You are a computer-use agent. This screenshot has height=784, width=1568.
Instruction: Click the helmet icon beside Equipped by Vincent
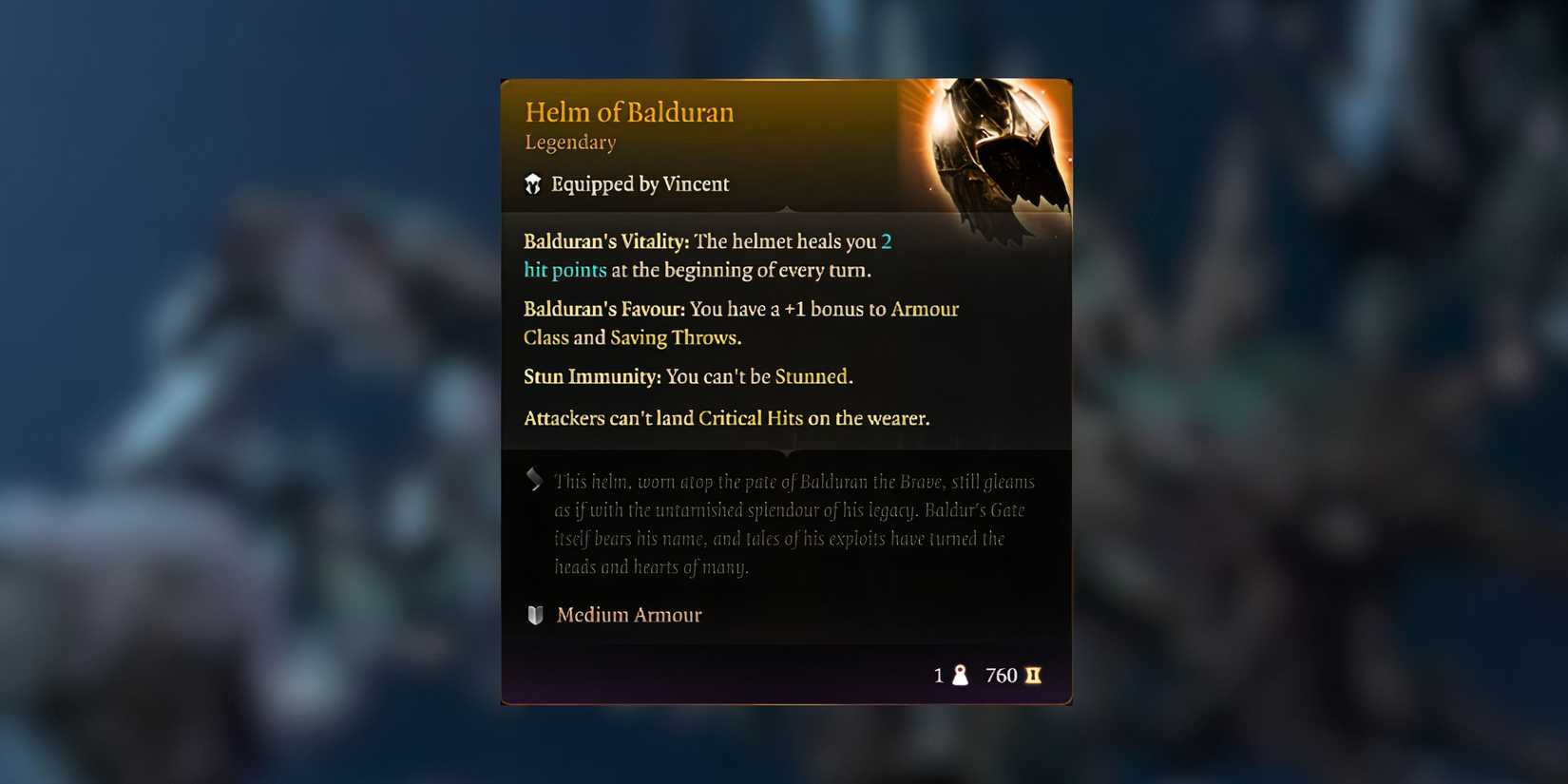(534, 183)
